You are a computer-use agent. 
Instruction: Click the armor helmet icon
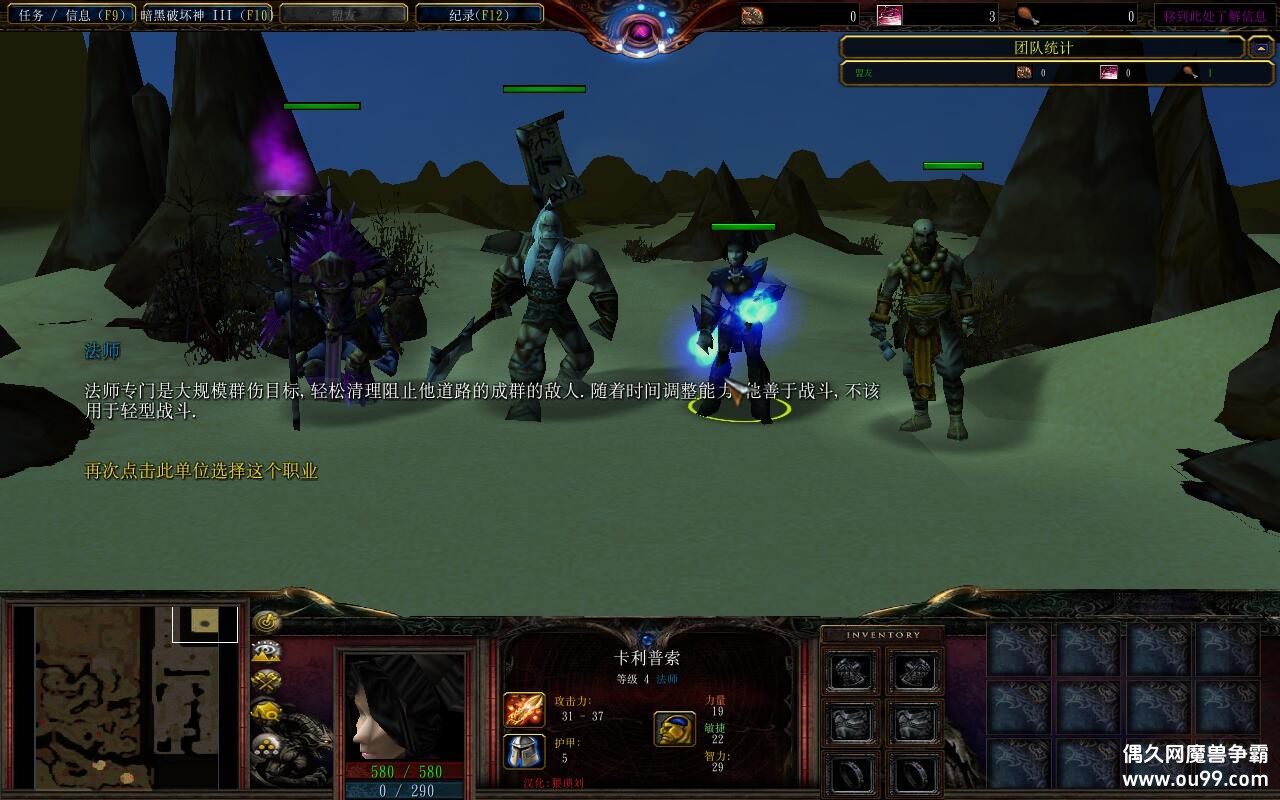(x=524, y=751)
